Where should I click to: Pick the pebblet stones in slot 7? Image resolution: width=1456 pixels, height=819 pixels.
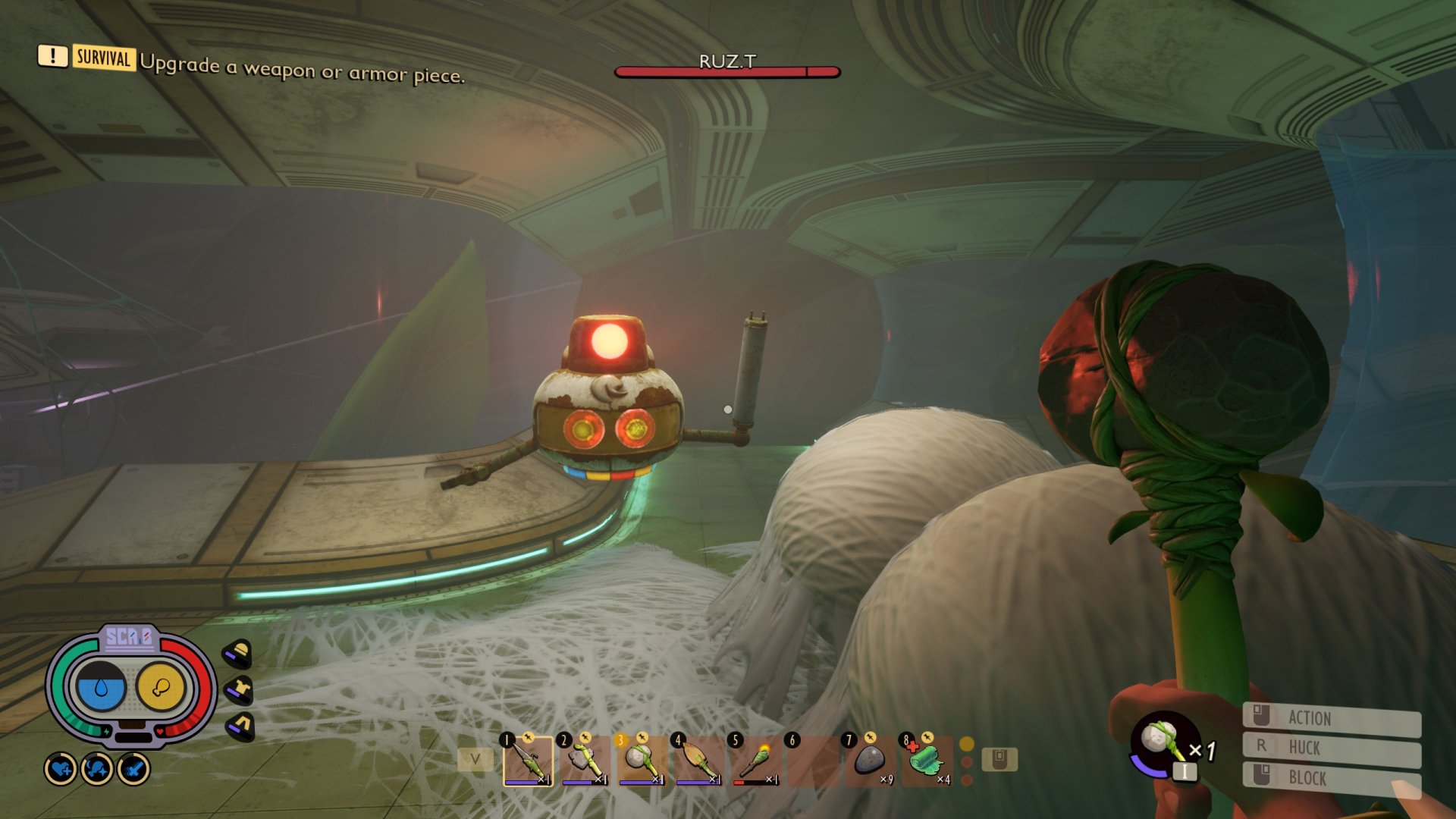tap(870, 760)
